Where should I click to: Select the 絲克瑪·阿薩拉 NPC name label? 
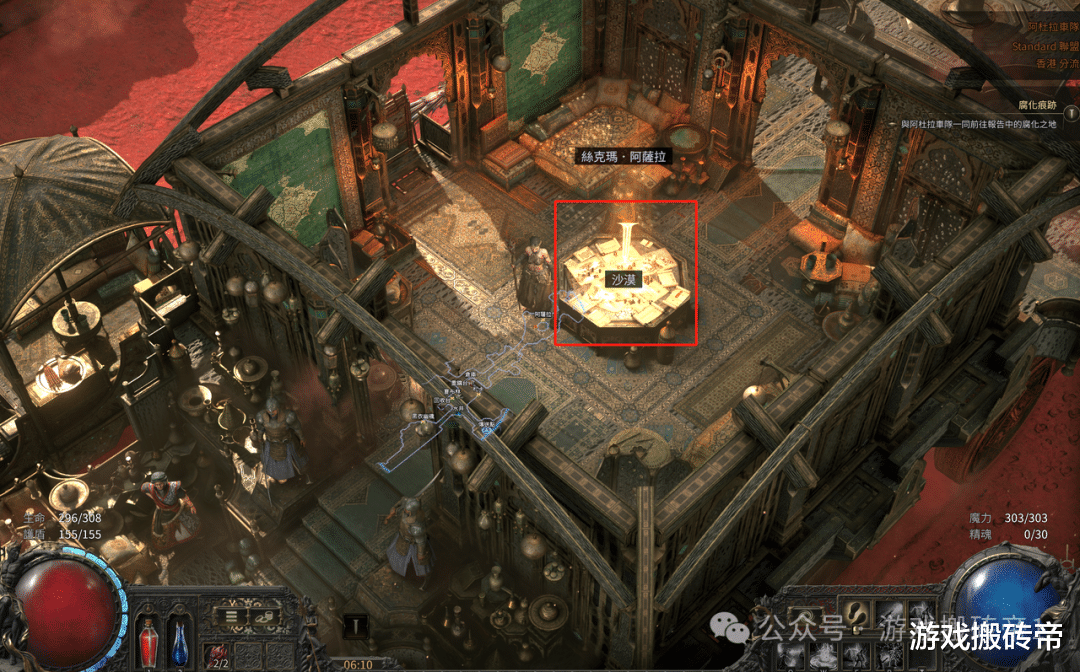coord(626,157)
